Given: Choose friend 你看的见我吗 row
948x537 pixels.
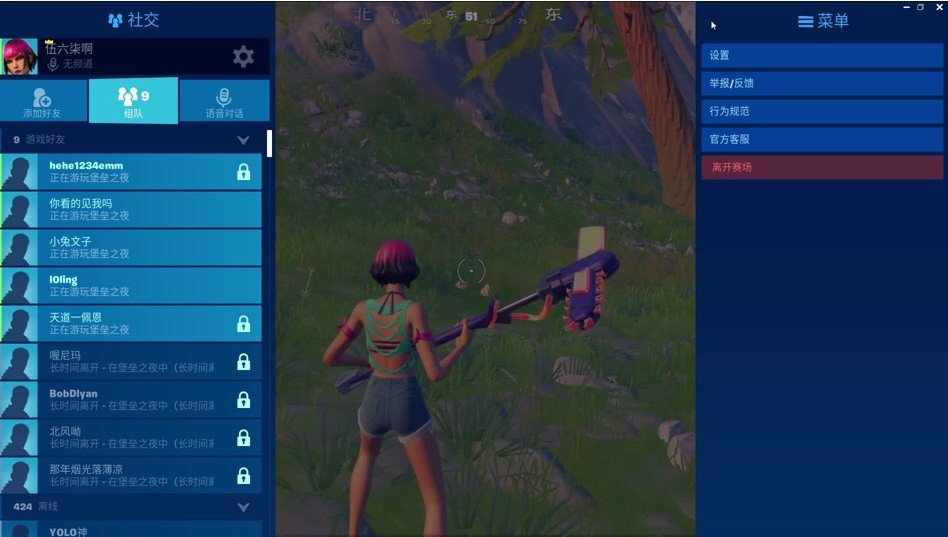Looking at the screenshot, I should click(x=130, y=210).
